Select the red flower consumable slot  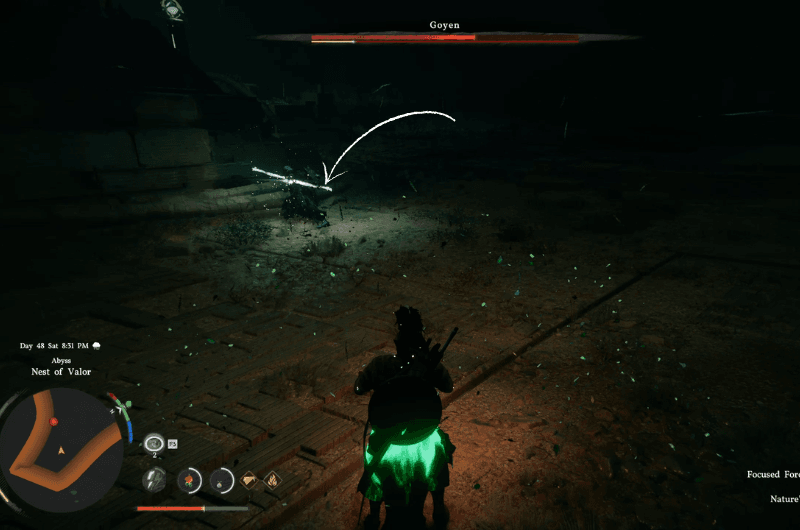point(188,480)
